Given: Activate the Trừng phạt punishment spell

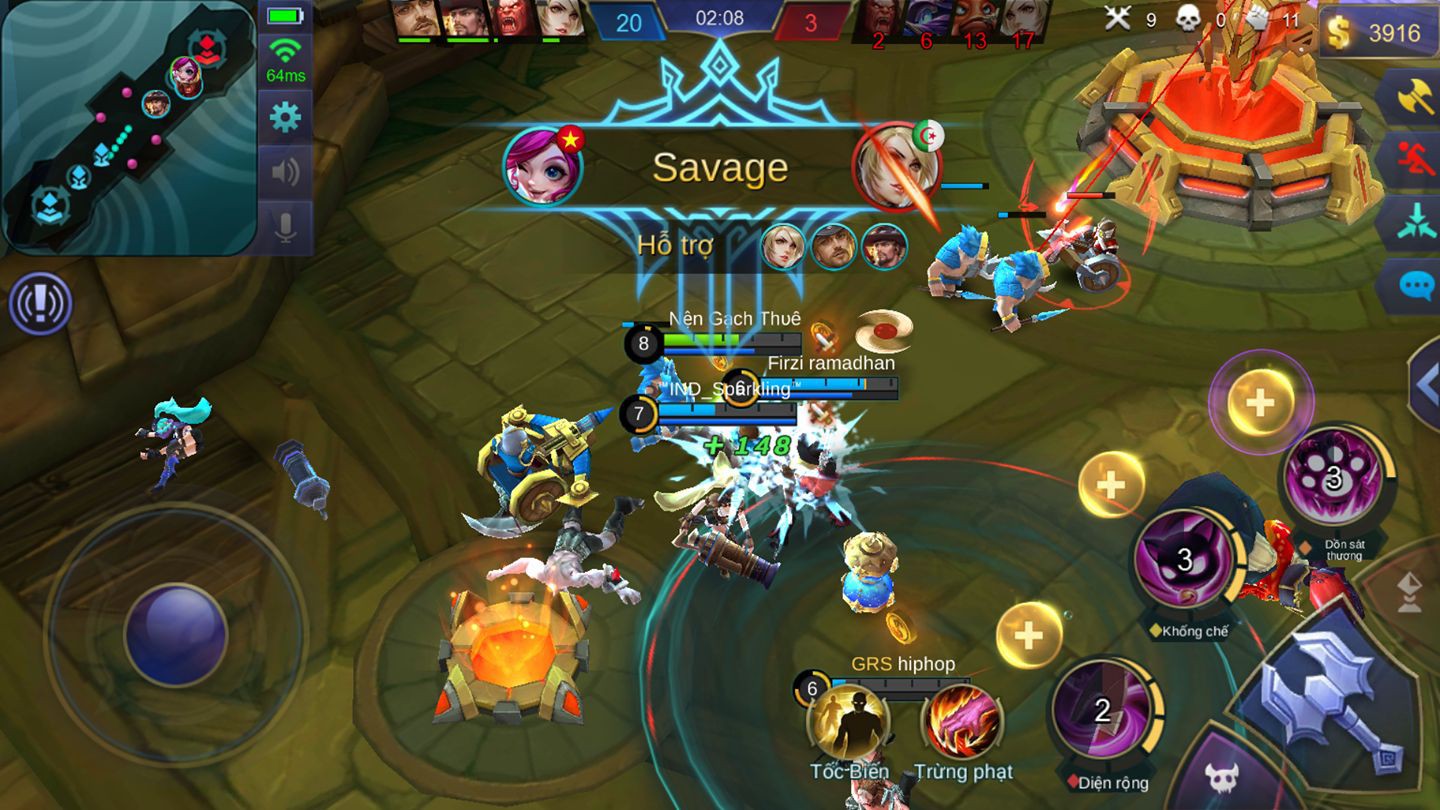Looking at the screenshot, I should pos(962,723).
